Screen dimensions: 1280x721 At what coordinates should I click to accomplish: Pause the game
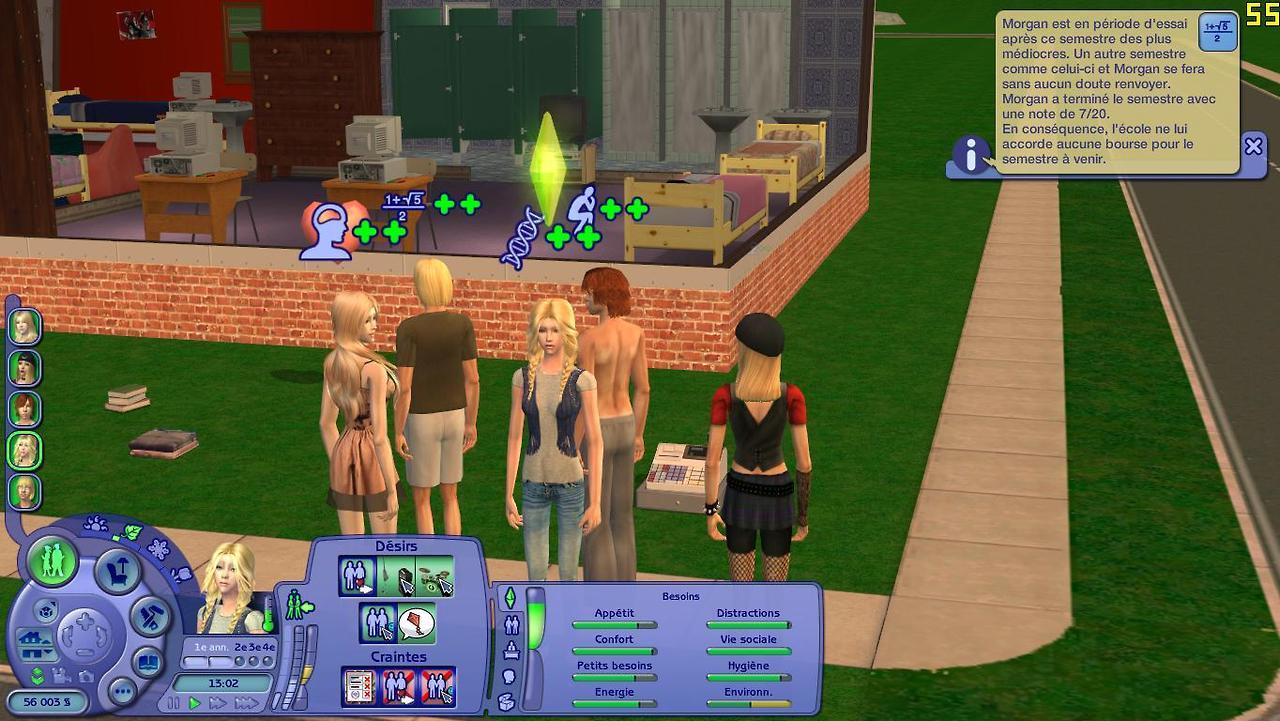[175, 704]
